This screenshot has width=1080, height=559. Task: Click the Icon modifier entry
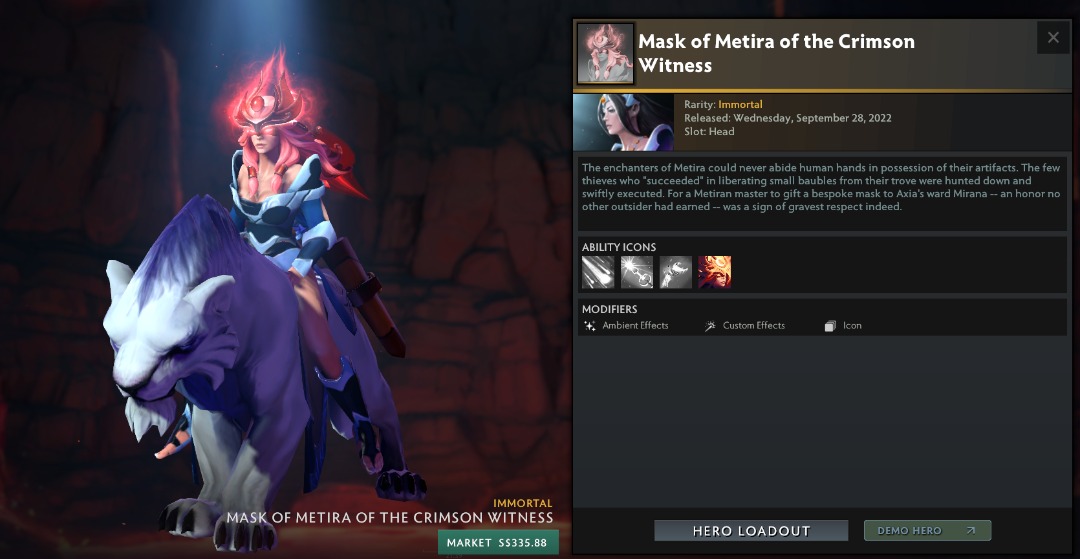(x=844, y=326)
